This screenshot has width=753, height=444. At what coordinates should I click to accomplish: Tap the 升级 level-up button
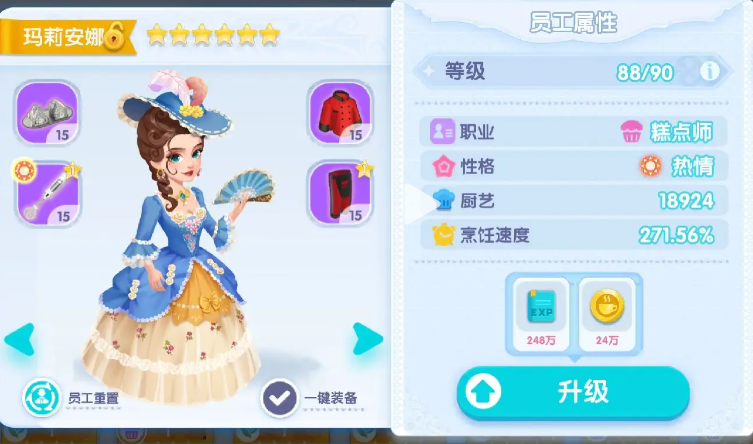tap(573, 392)
